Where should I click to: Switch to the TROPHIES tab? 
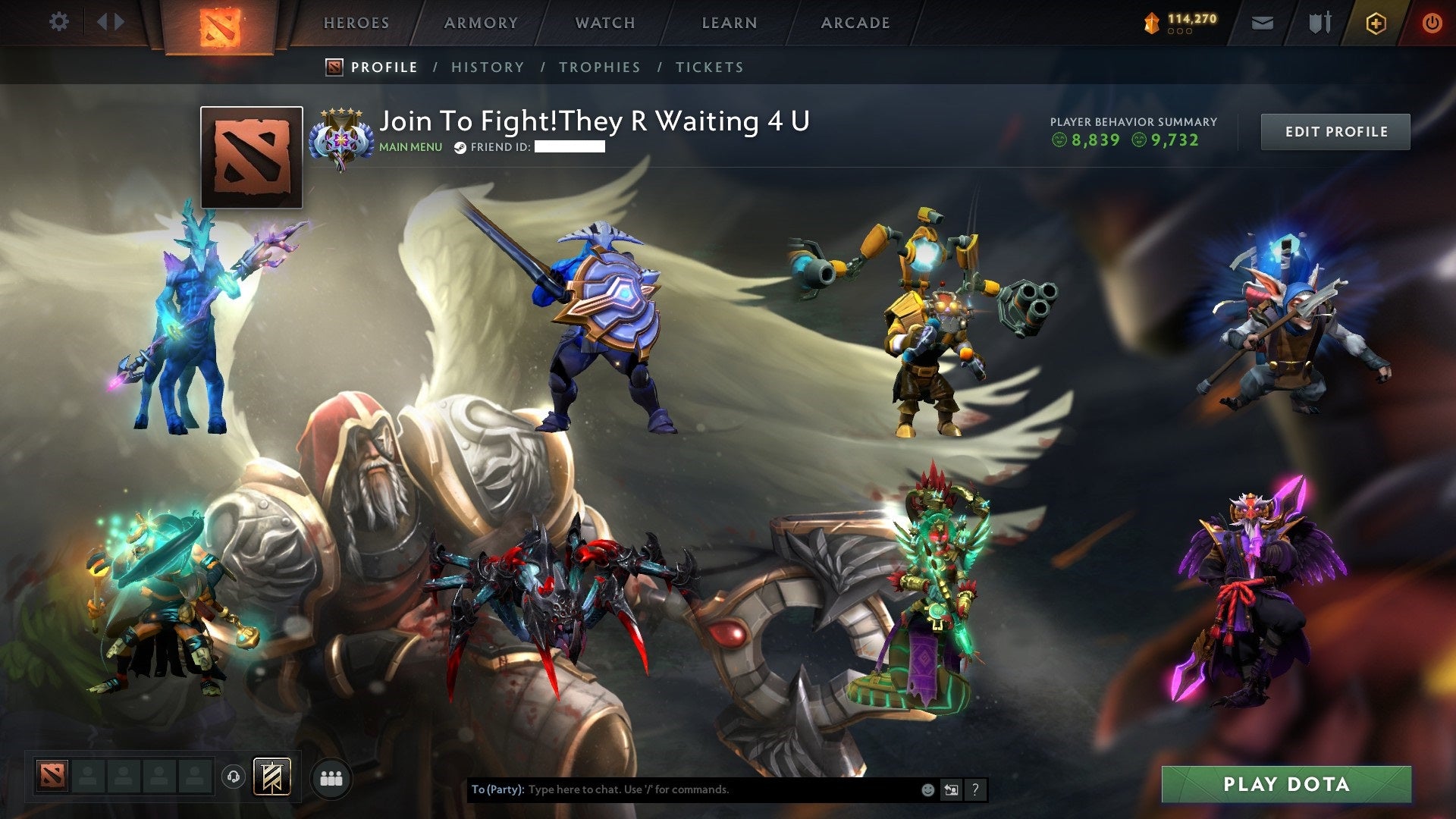(600, 67)
